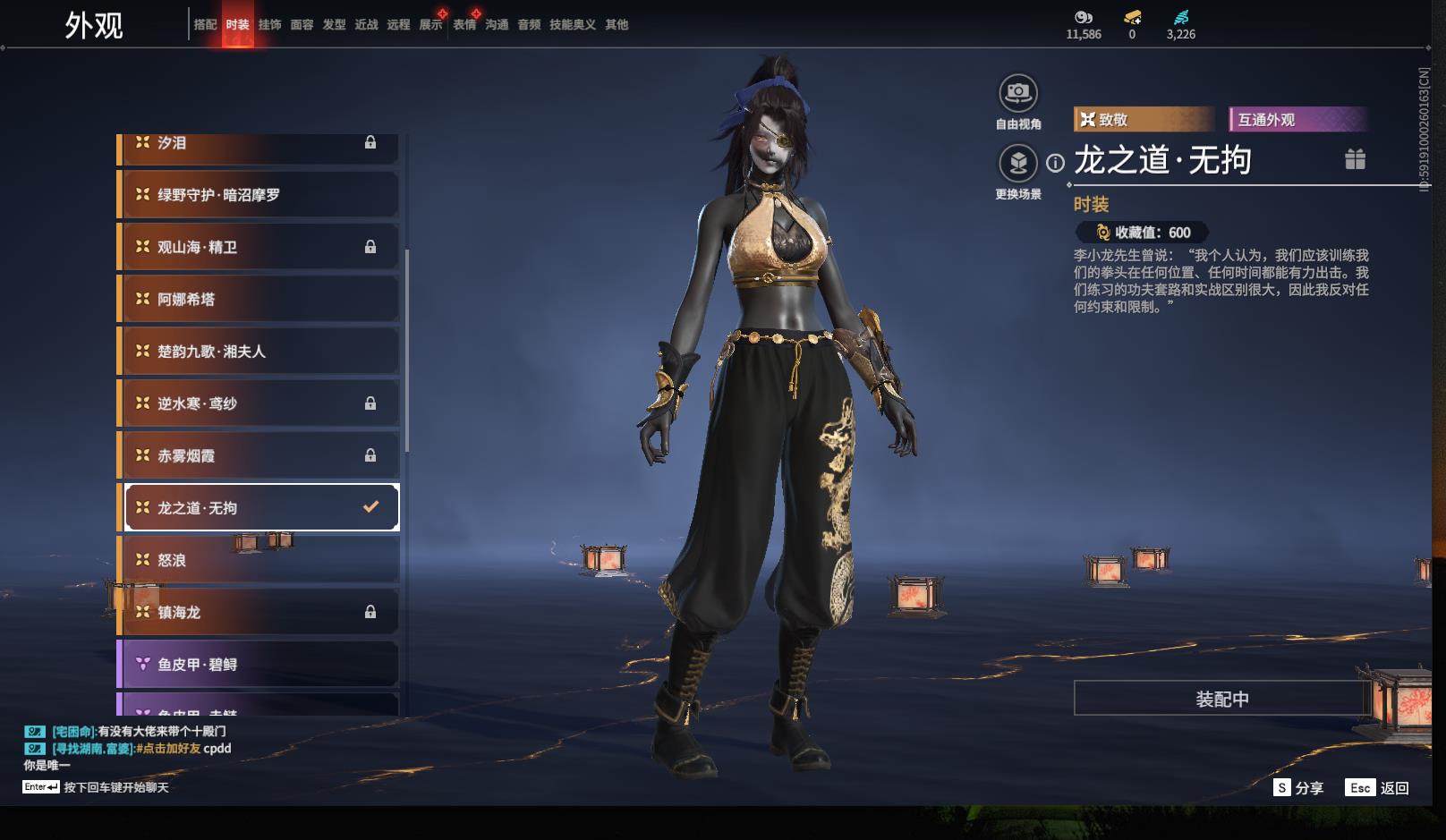Screen dimensions: 1446x840
Task: Open the 挂饰 accessories tab
Action: tap(269, 24)
